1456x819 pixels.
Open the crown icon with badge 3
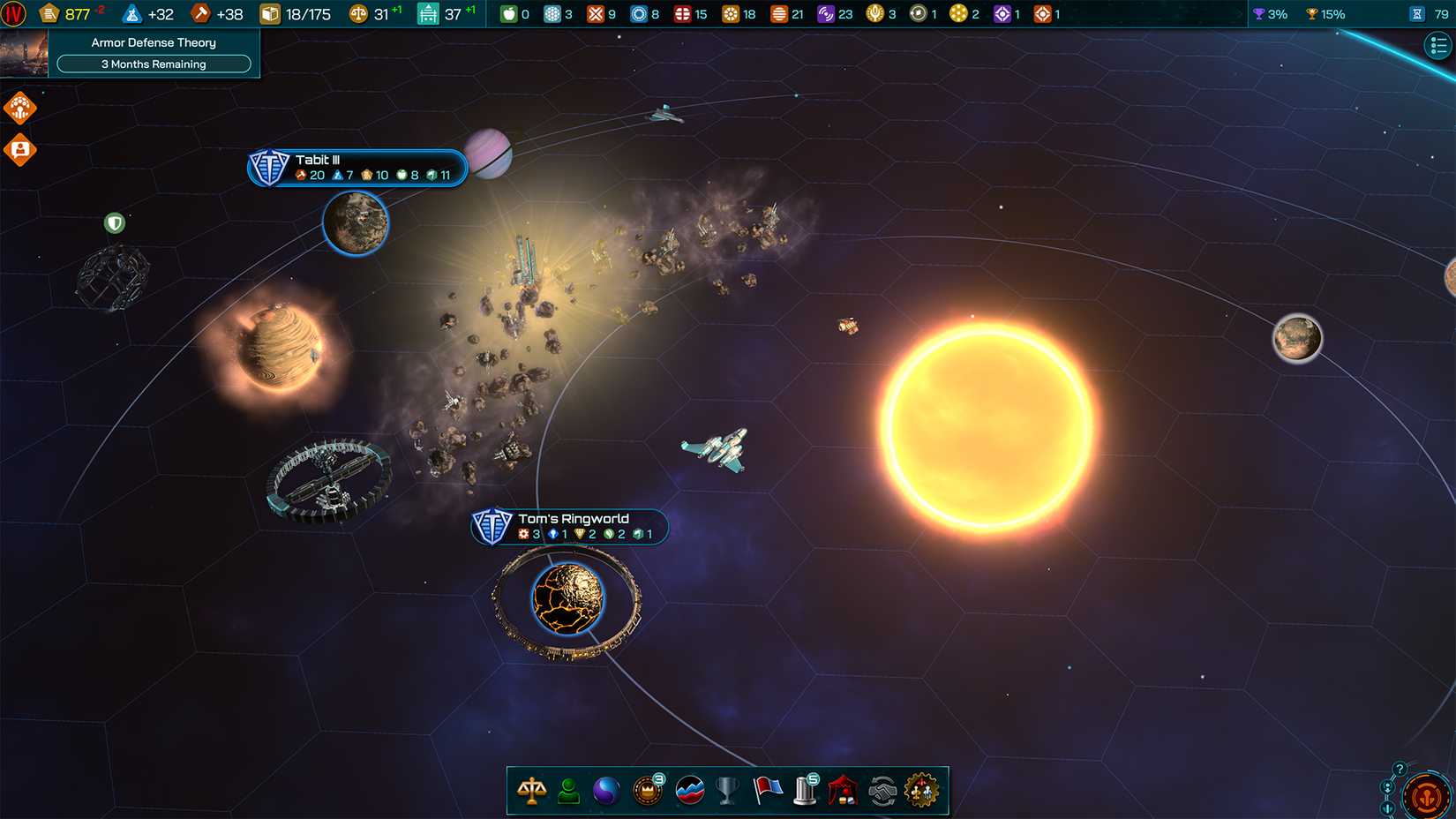[x=648, y=790]
